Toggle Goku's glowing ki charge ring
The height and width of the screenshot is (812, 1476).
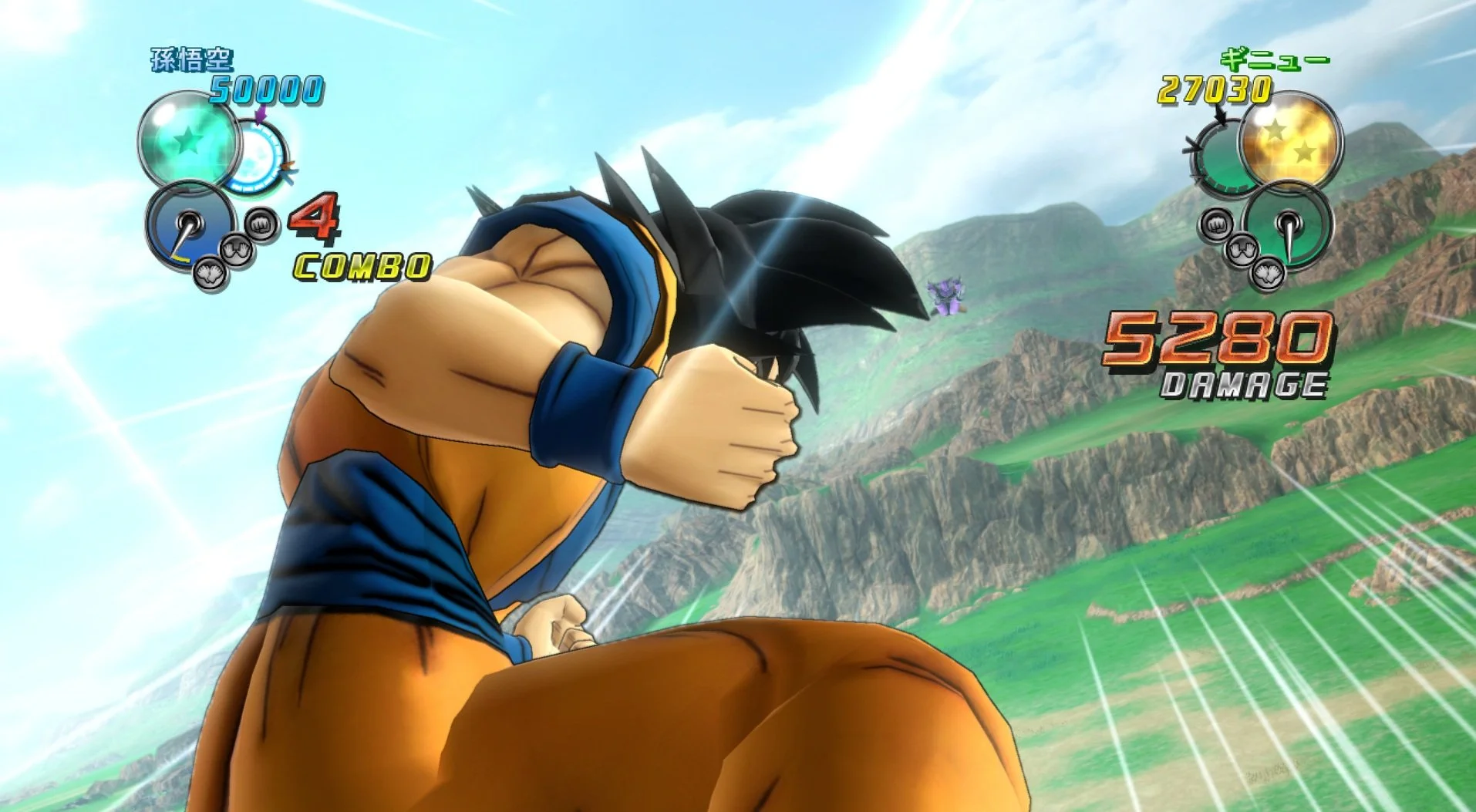(x=254, y=157)
